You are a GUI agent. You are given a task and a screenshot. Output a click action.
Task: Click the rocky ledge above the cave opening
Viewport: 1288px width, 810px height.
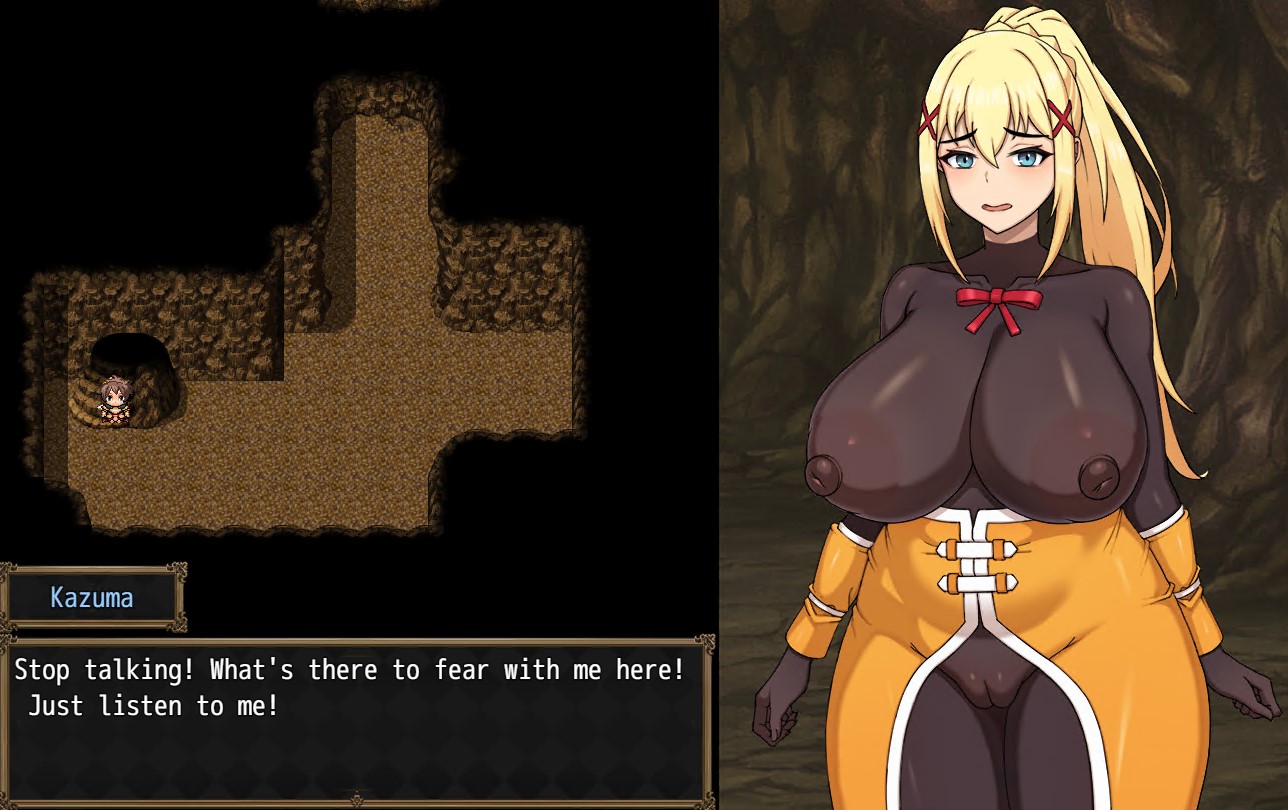point(130,310)
